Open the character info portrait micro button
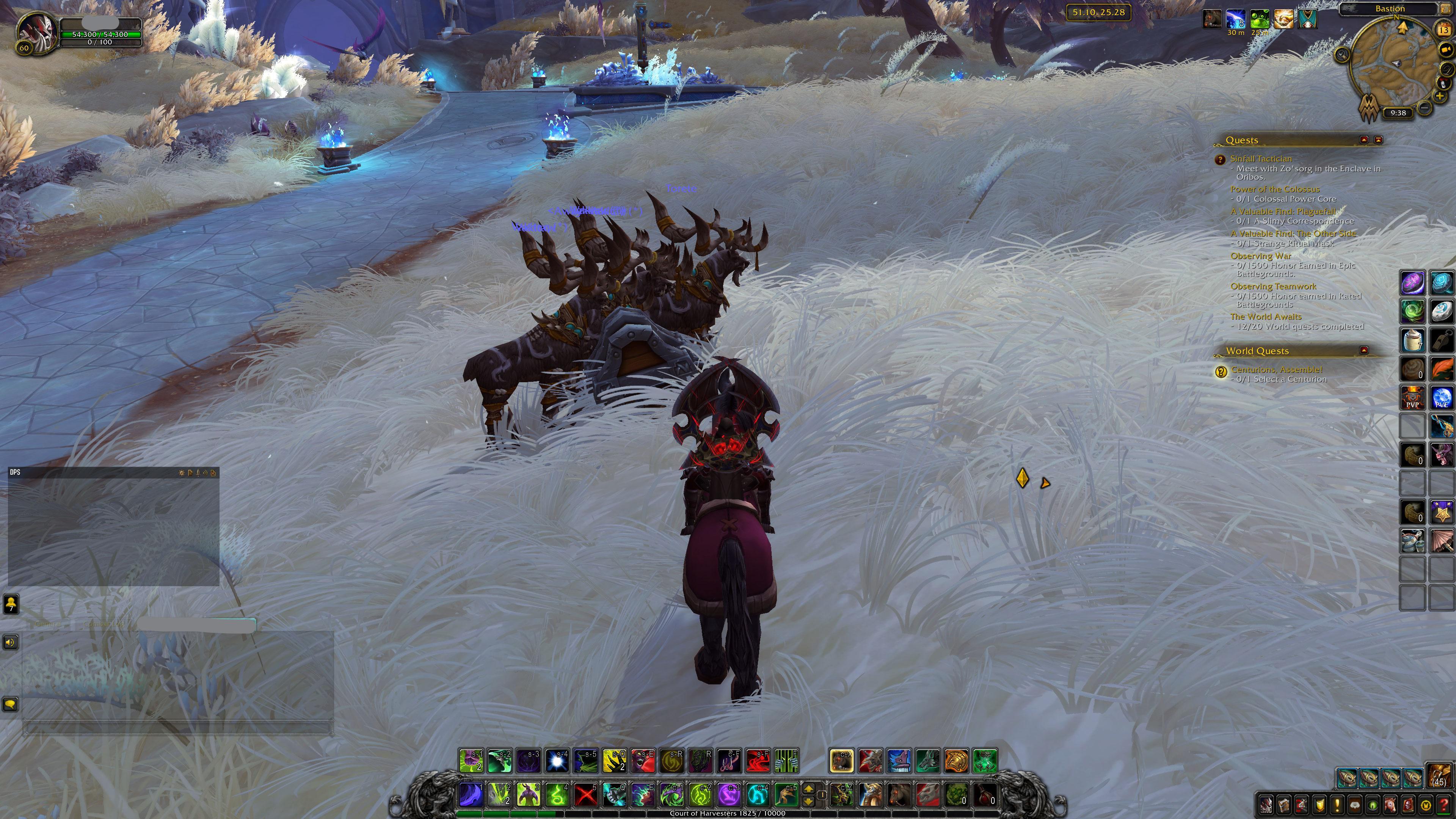 tap(1266, 805)
